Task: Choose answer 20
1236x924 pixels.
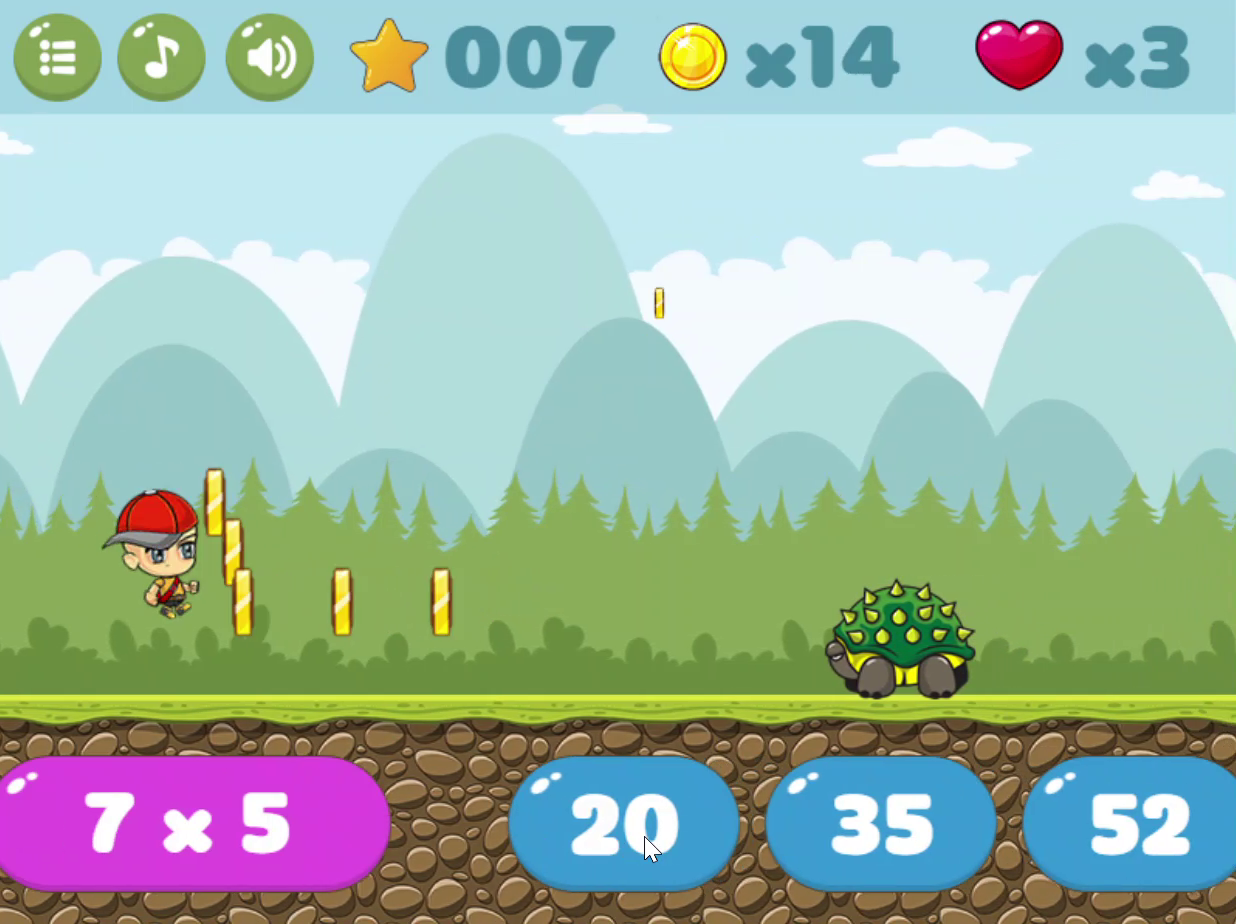Action: 623,823
